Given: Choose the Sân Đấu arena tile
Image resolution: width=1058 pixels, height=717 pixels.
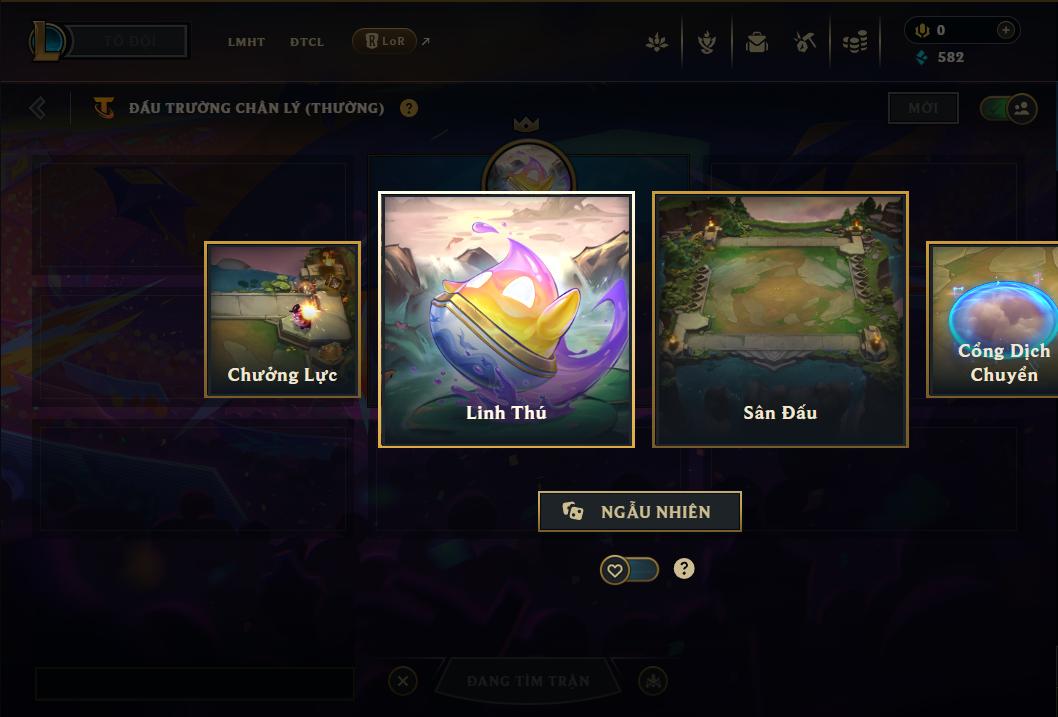Looking at the screenshot, I should [x=780, y=319].
